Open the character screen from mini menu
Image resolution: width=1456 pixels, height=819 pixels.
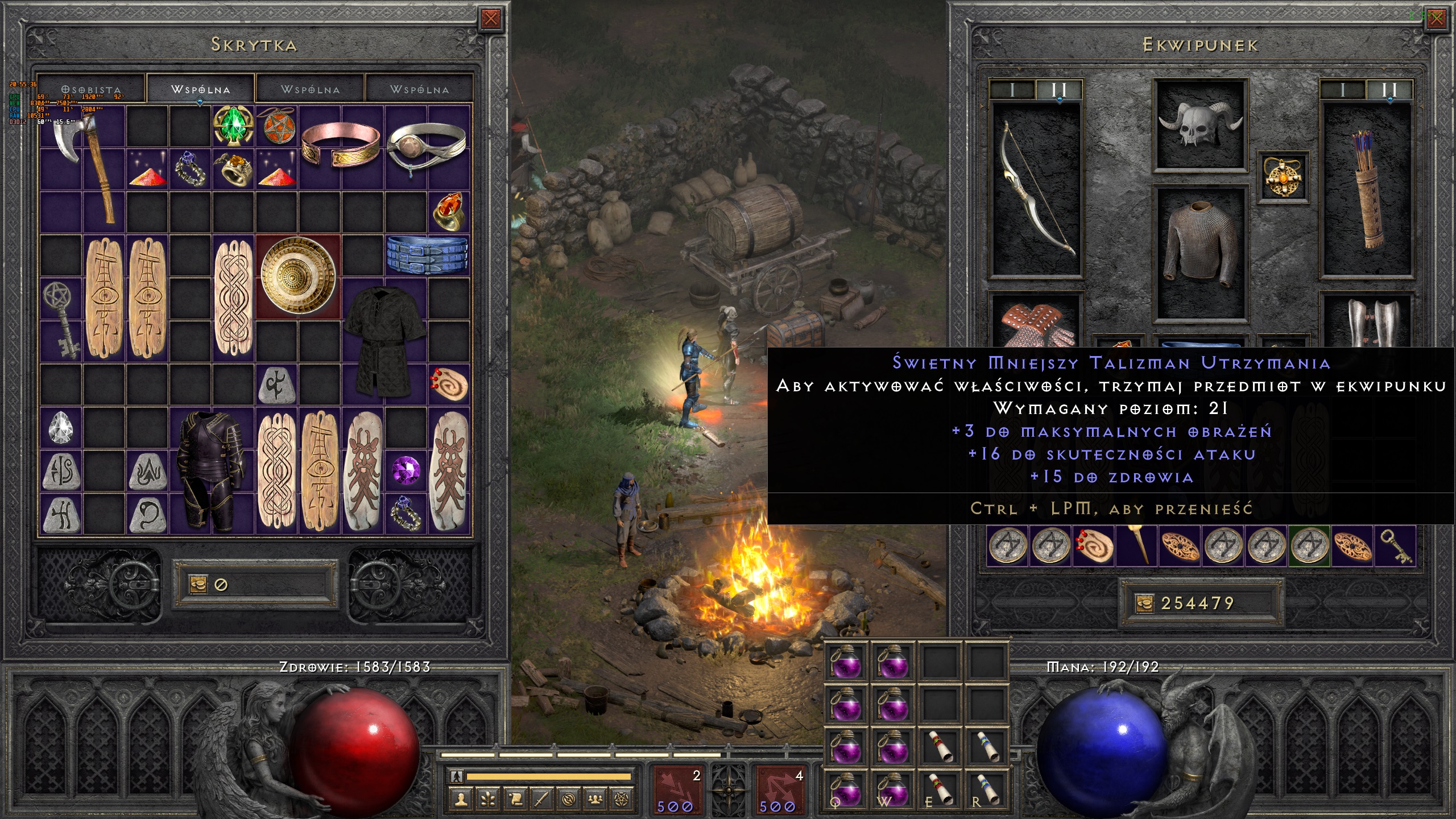pos(461,800)
